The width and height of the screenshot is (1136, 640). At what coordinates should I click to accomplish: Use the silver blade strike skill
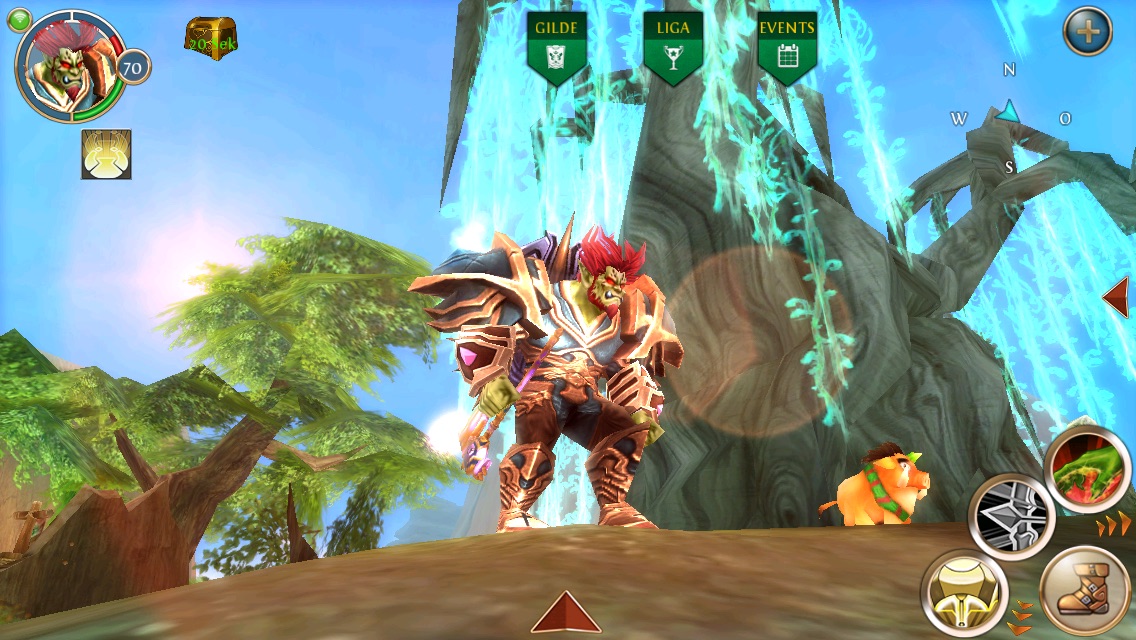click(x=1011, y=516)
